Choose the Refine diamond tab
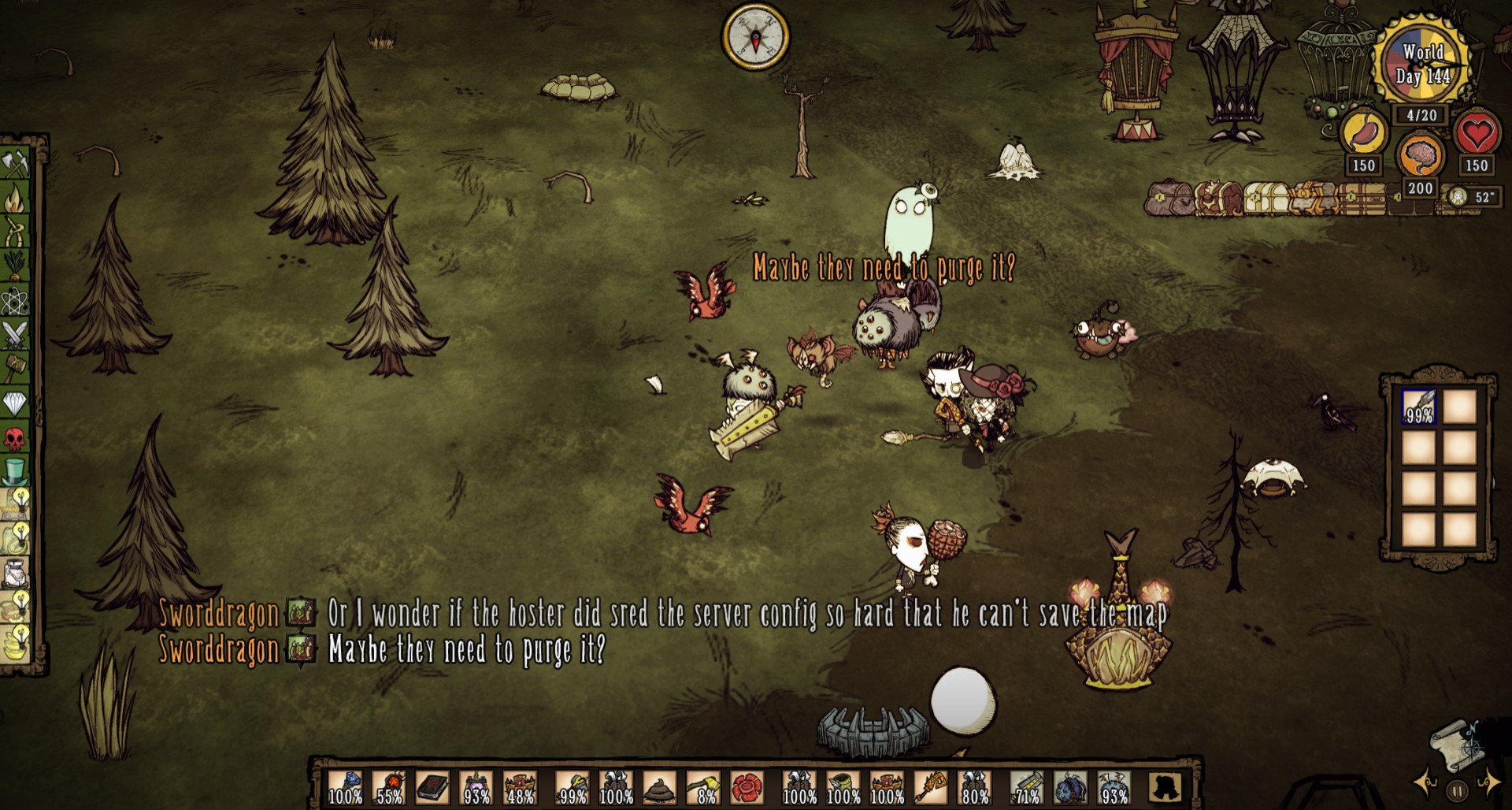Screen dimensions: 1512x810 coord(16,403)
